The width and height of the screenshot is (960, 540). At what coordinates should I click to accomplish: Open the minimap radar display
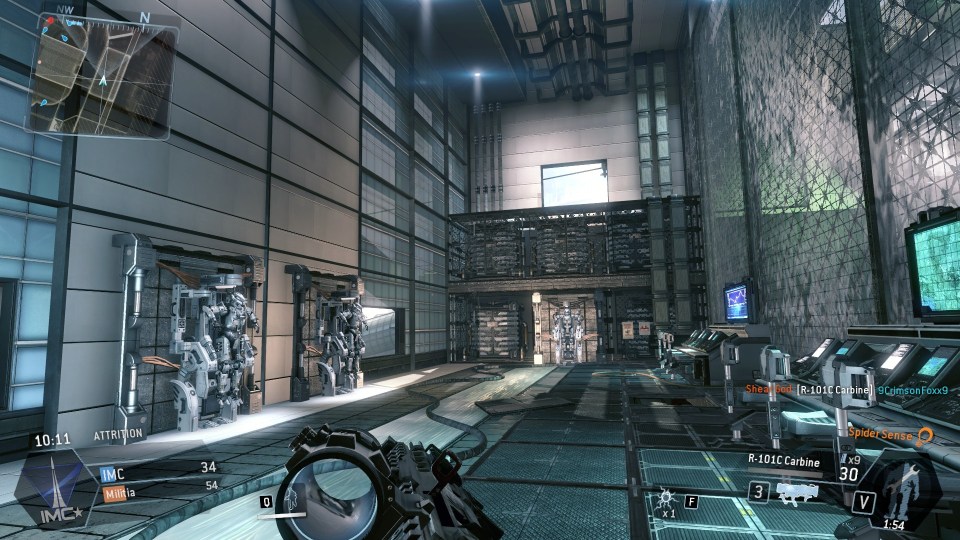tap(100, 75)
